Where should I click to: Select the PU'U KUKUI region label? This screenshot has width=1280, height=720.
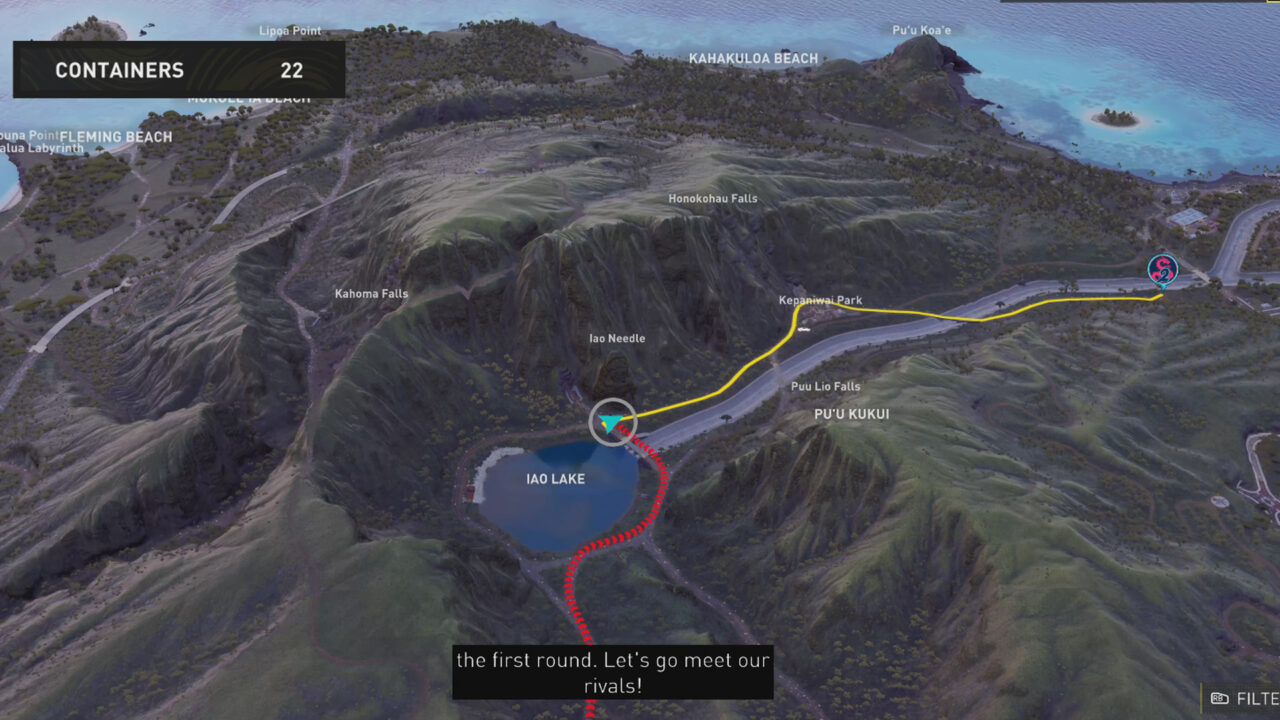coord(850,413)
